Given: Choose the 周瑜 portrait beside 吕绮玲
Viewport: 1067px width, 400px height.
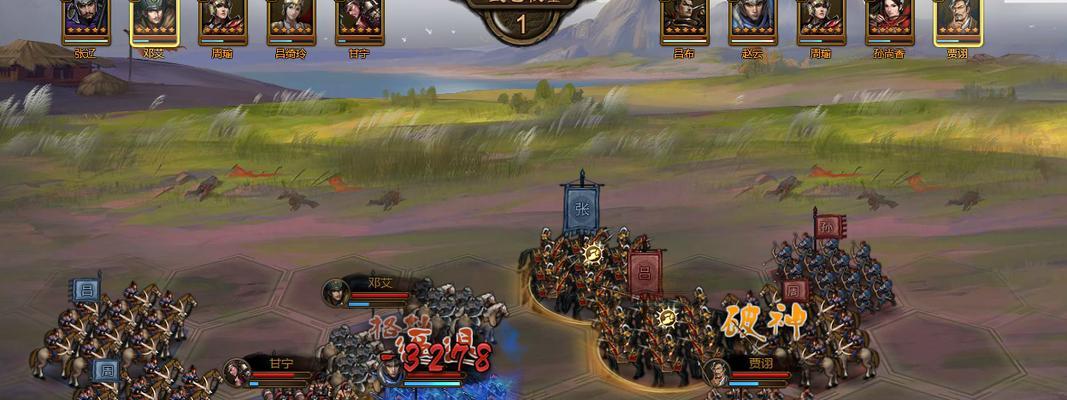Looking at the screenshot, I should [222, 19].
